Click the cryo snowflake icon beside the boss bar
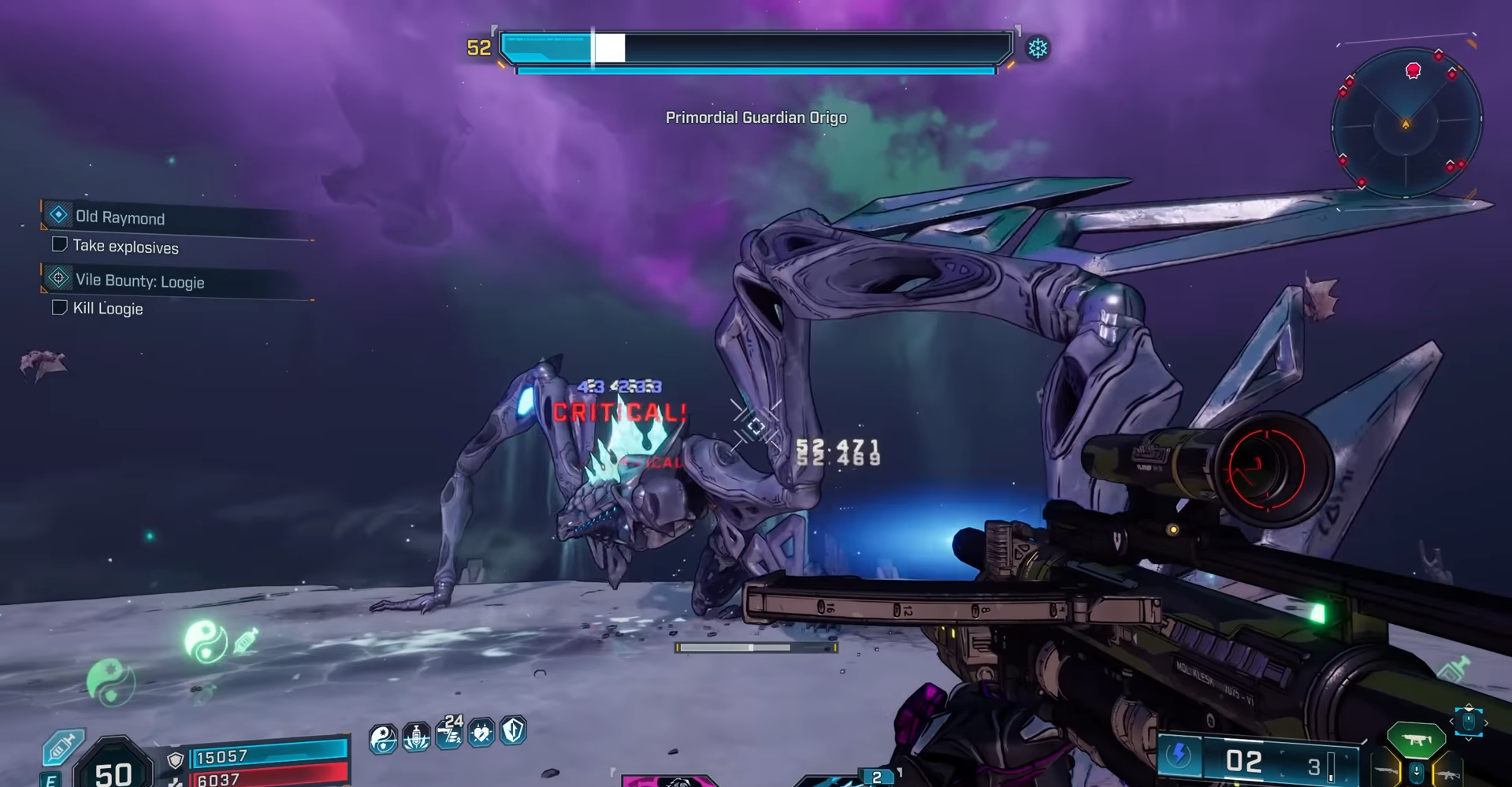The width and height of the screenshot is (1512, 787). click(1038, 48)
